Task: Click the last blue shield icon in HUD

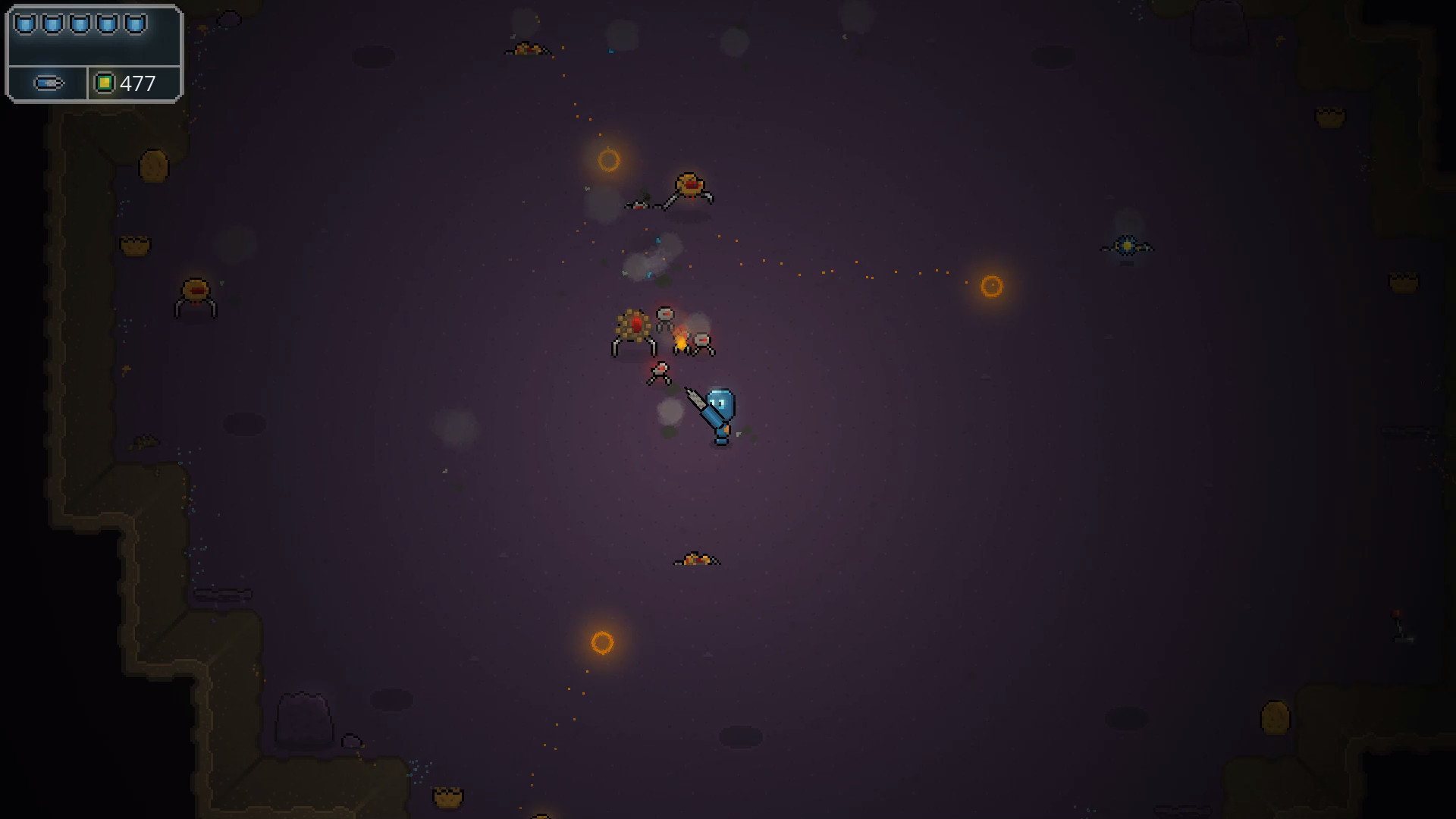Action: point(133,23)
